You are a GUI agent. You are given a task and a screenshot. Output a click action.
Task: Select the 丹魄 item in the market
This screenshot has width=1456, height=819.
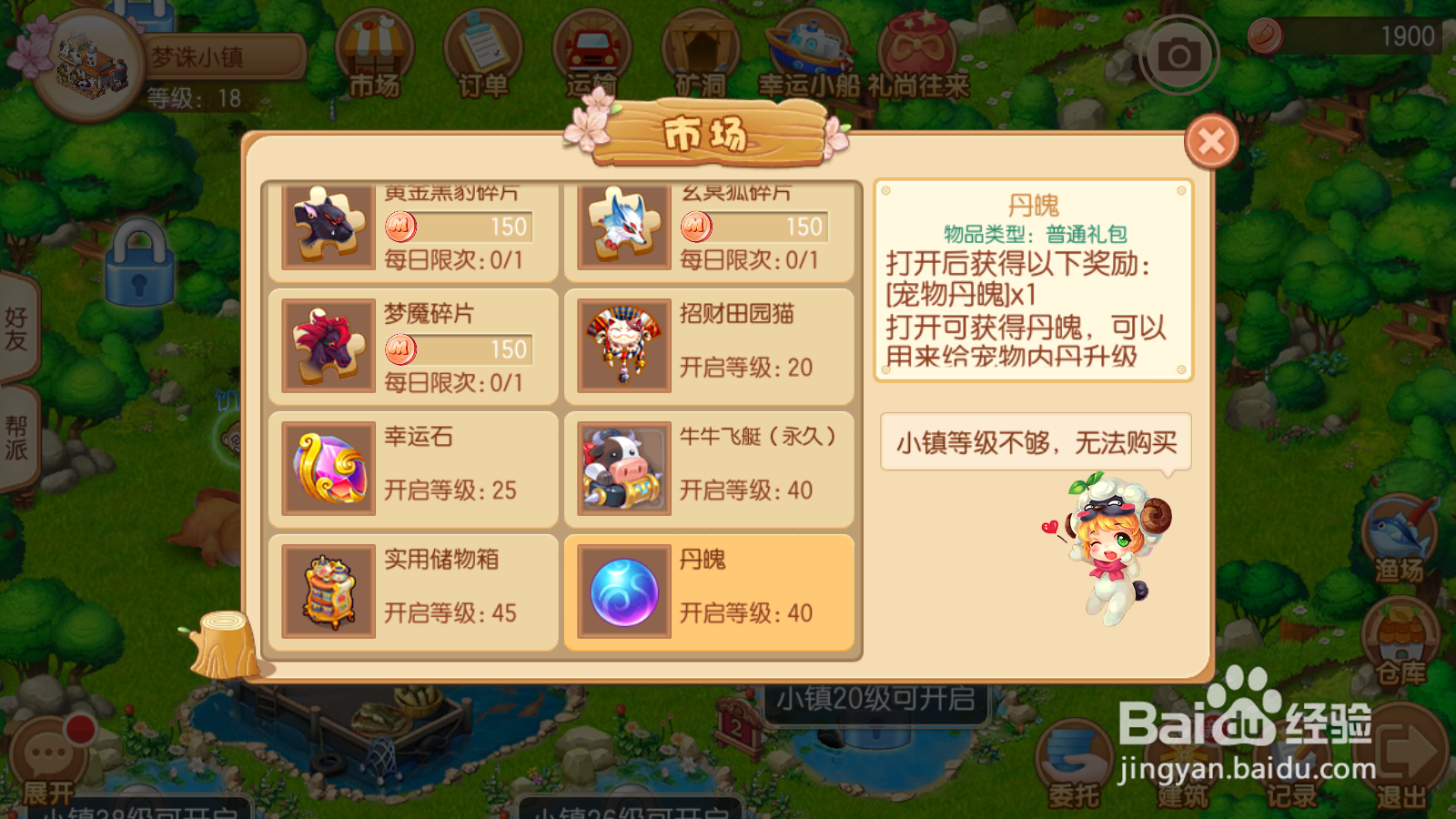[711, 590]
